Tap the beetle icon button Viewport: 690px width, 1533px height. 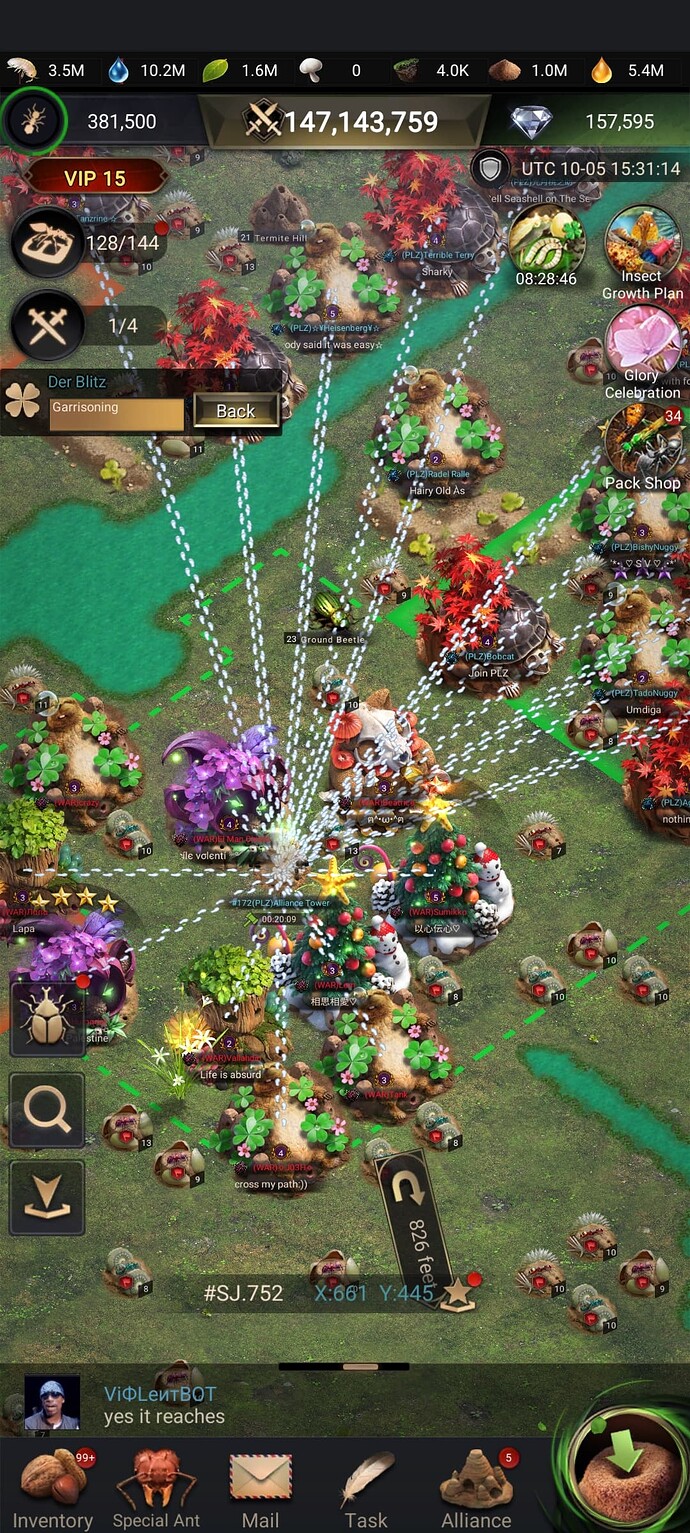click(x=47, y=1018)
